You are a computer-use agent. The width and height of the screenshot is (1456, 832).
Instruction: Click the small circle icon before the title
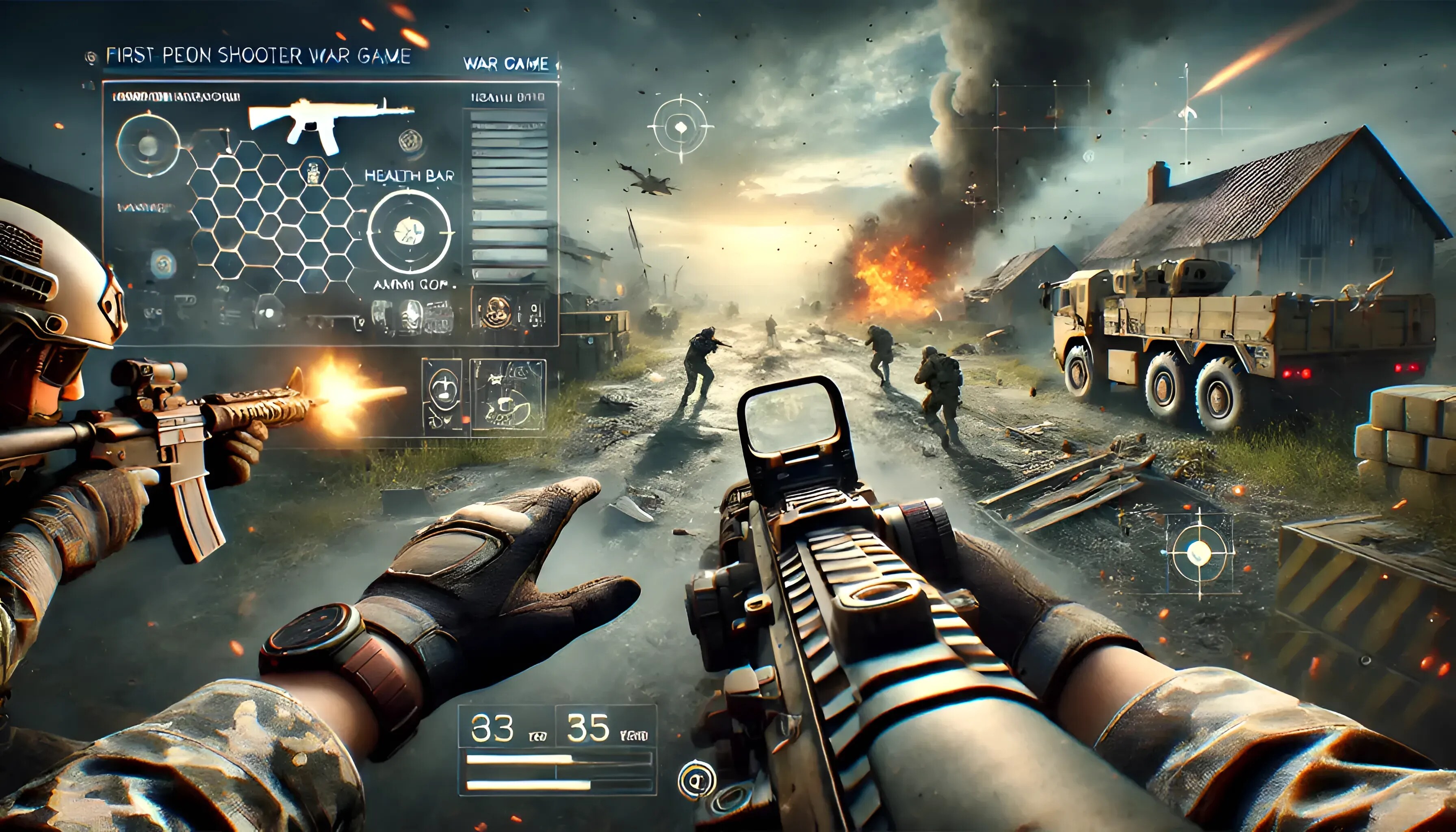click(91, 57)
